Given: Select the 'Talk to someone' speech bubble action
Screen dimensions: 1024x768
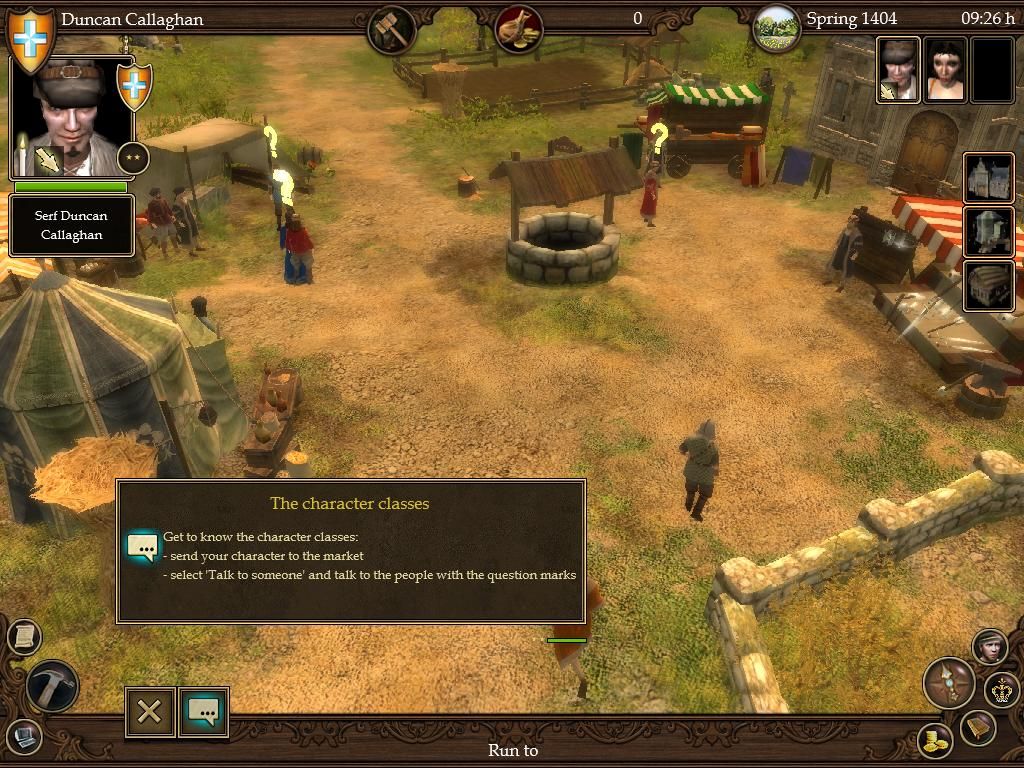Looking at the screenshot, I should 203,711.
